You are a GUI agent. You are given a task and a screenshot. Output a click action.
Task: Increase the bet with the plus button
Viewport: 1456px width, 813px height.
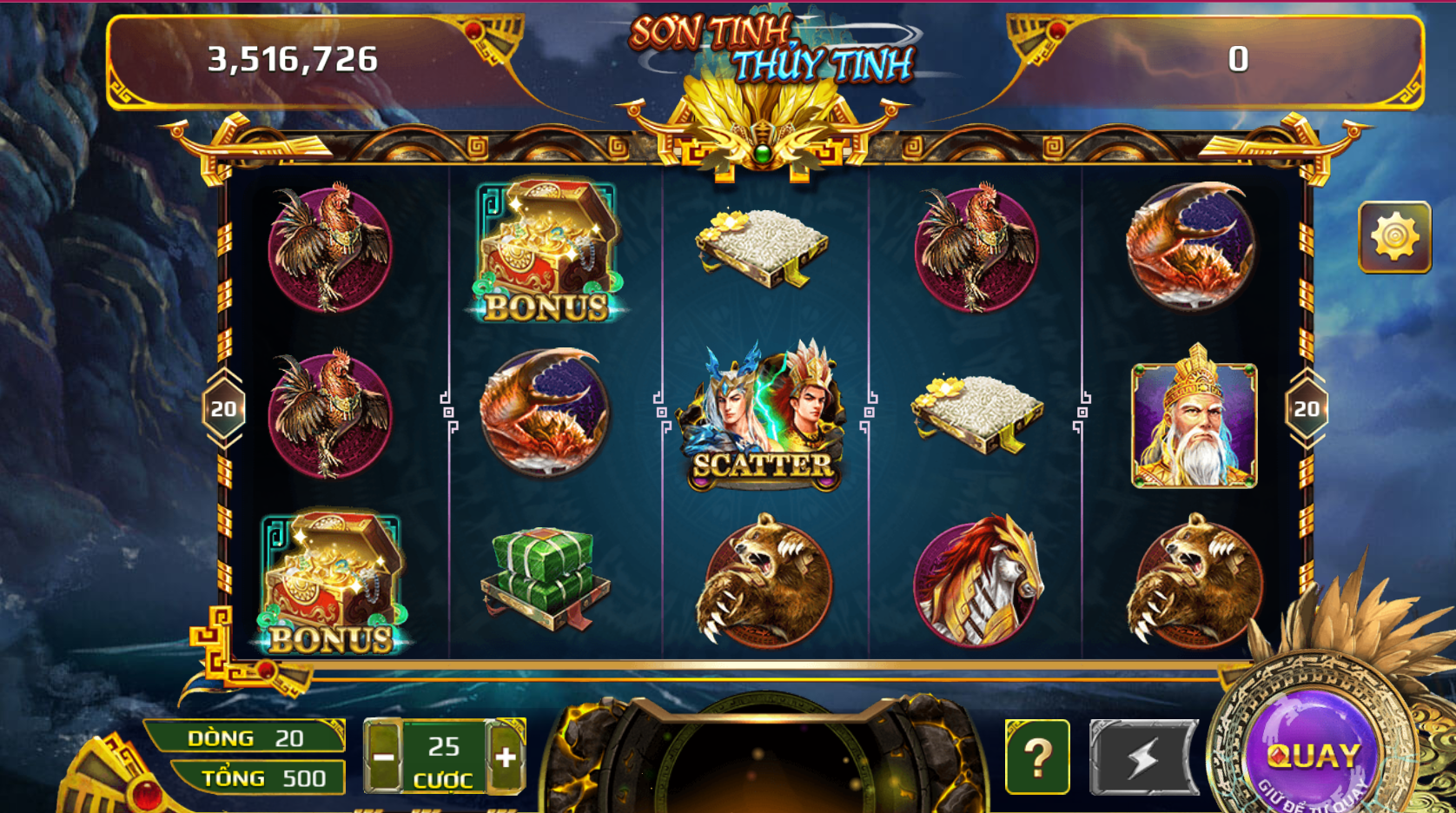point(505,756)
